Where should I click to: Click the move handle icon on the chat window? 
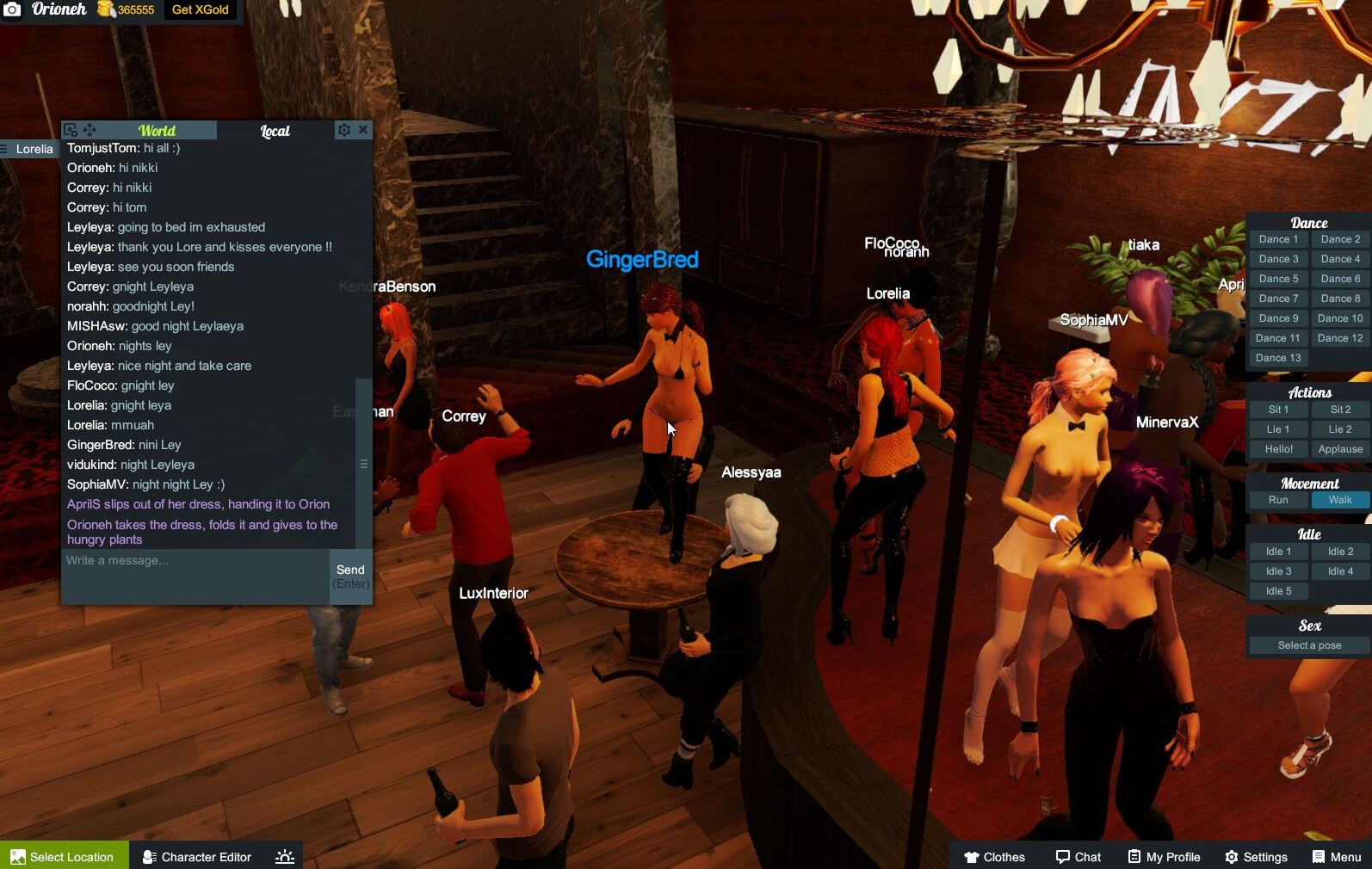tap(89, 129)
